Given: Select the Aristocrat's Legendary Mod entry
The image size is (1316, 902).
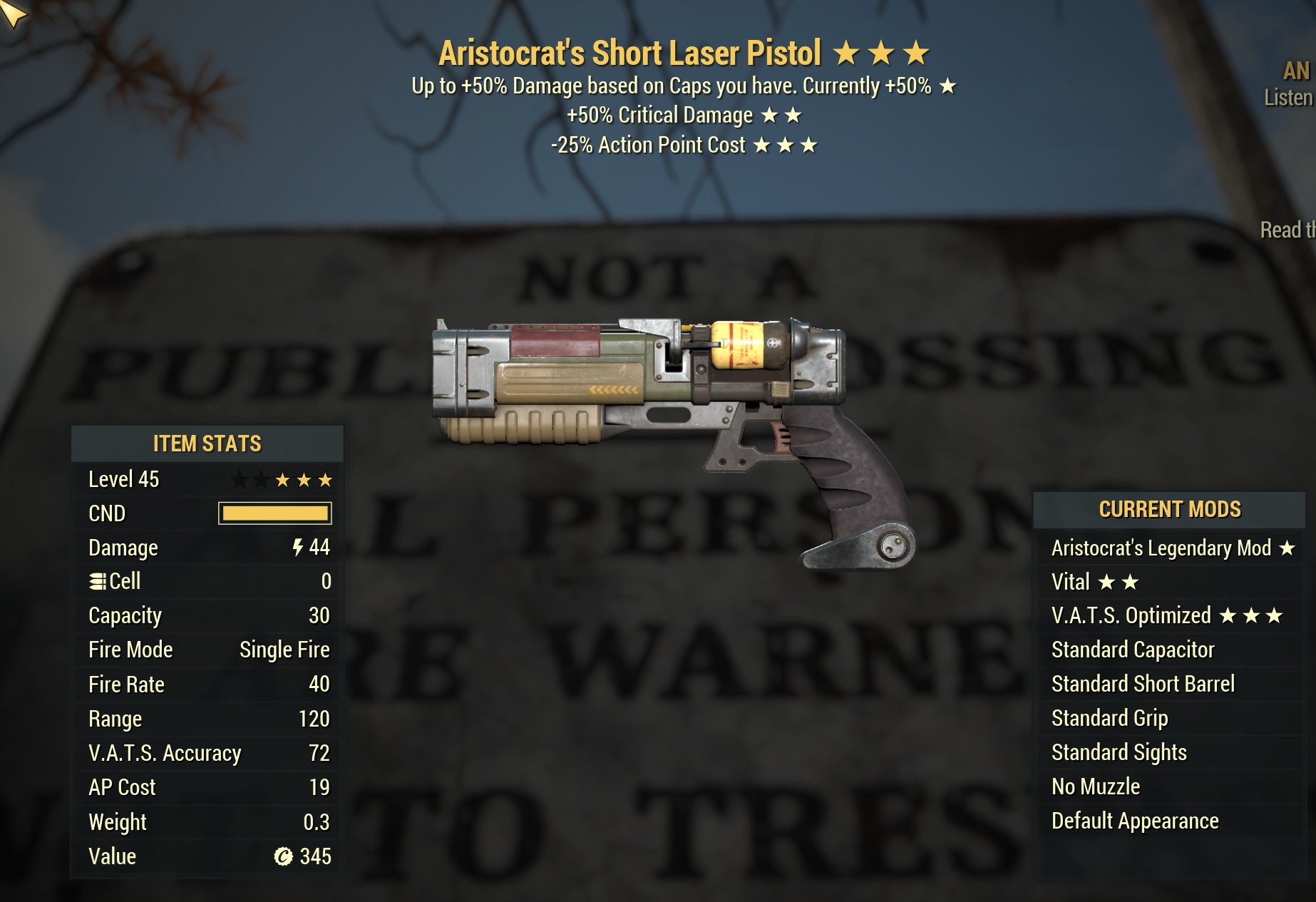Looking at the screenshot, I should 1169,548.
